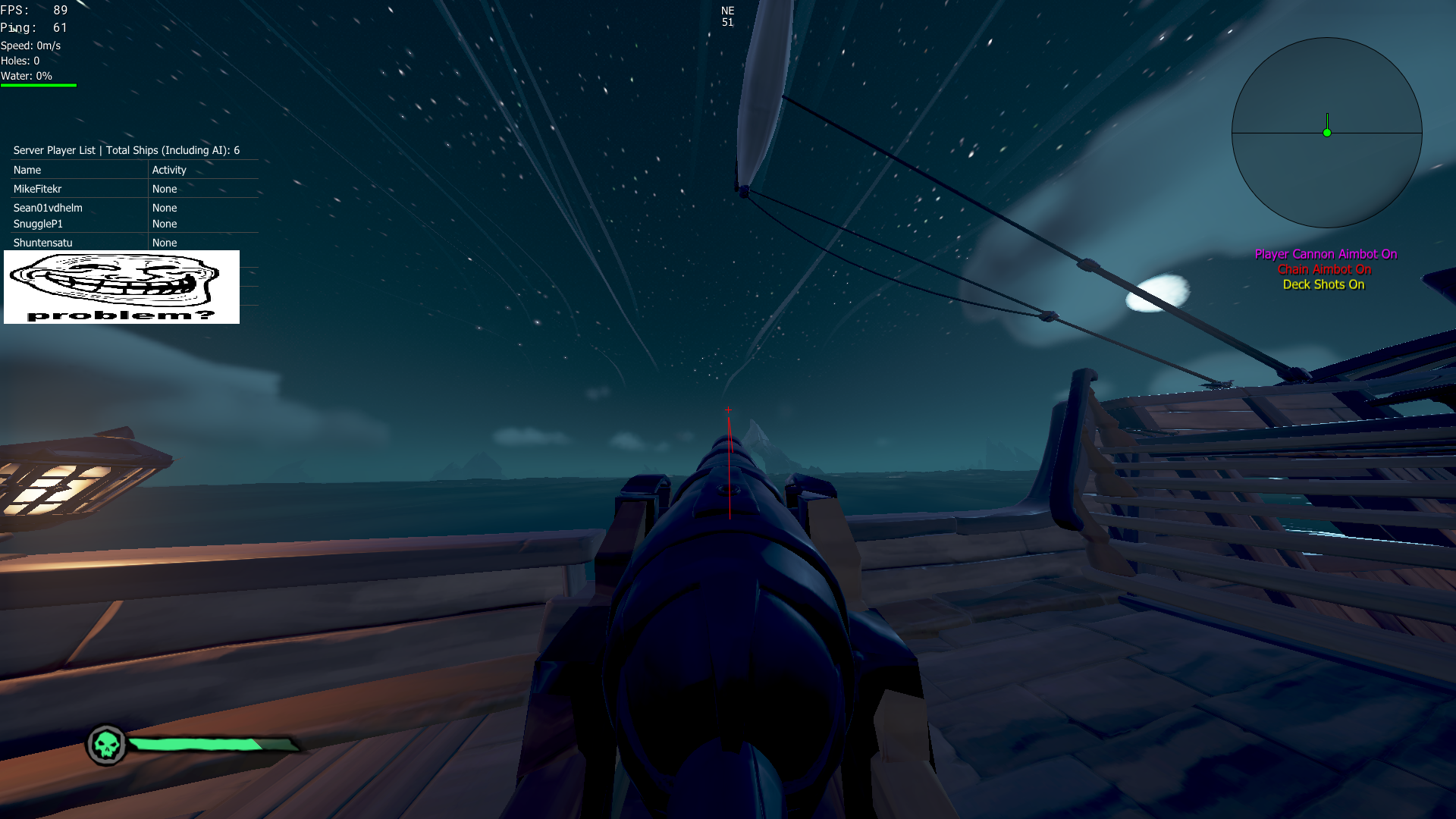Click the green Water 0% progress bar
The image size is (1456, 819).
click(x=38, y=83)
